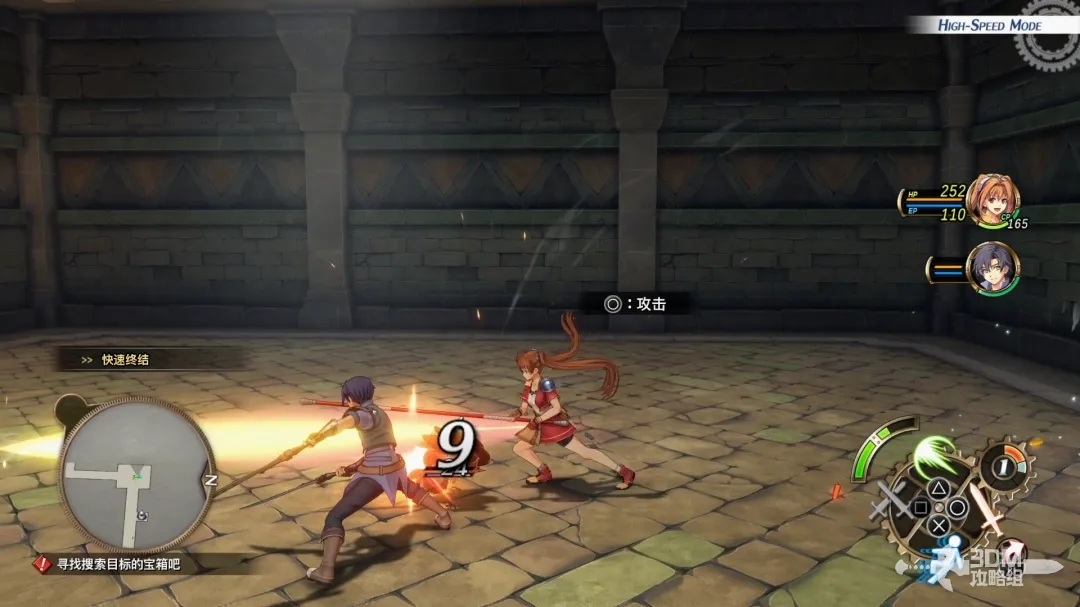Click the north marker on the minimap rim

pos(211,480)
